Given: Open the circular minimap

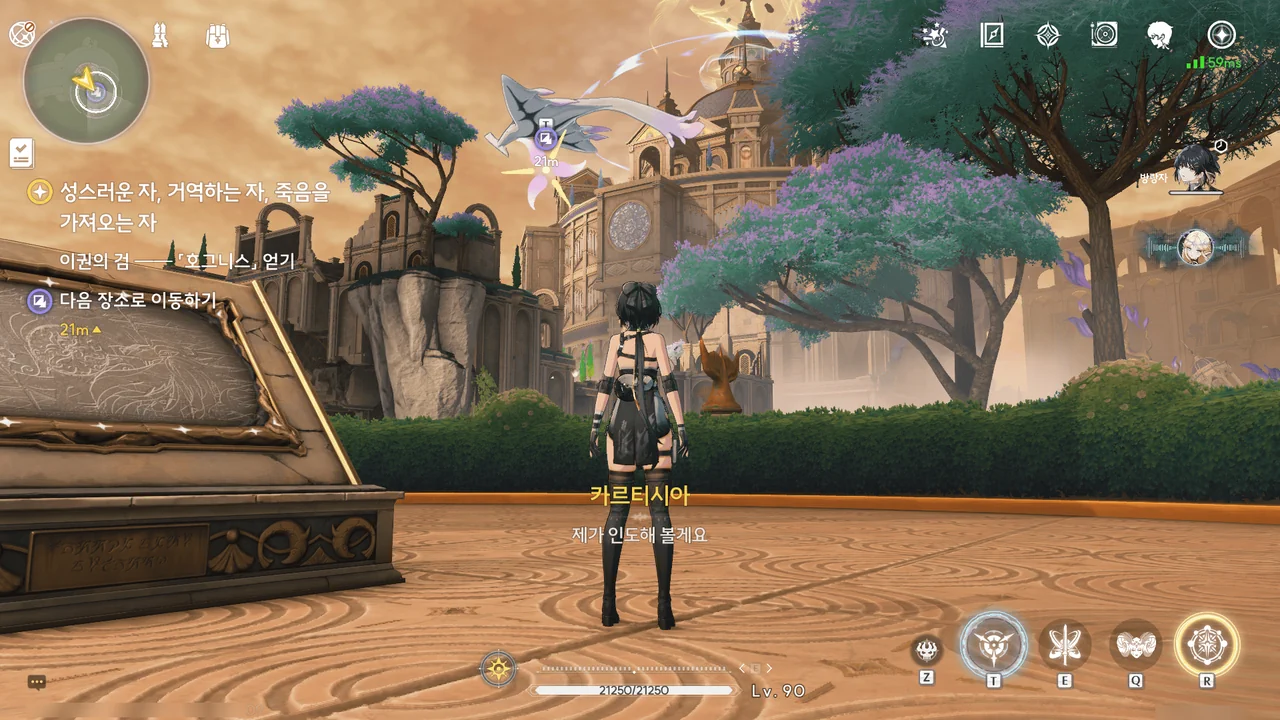Looking at the screenshot, I should click(86, 81).
